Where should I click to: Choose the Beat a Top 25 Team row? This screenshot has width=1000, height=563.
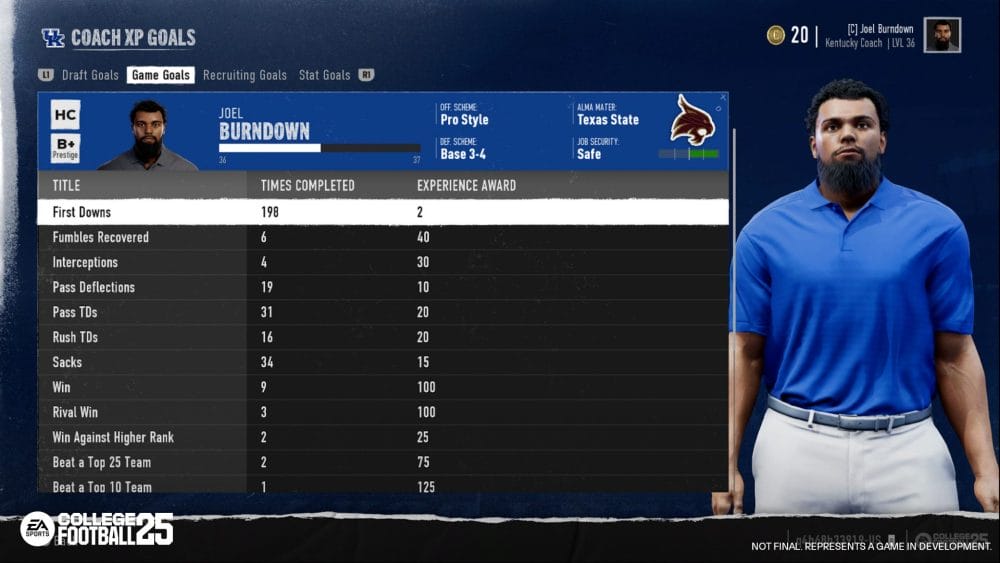pos(382,462)
